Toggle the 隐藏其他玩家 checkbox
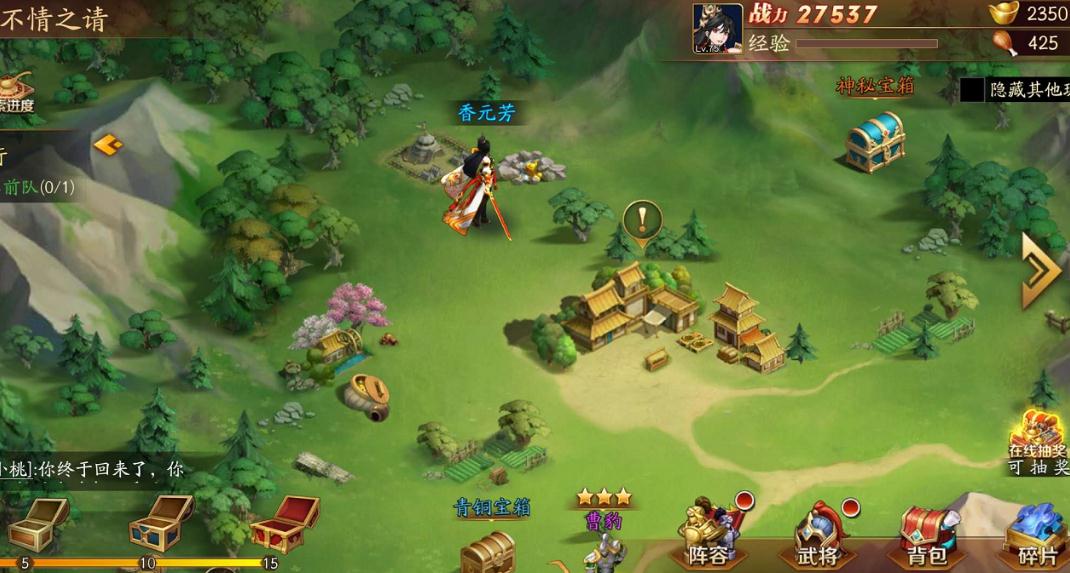The width and height of the screenshot is (1070, 573). click(972, 90)
